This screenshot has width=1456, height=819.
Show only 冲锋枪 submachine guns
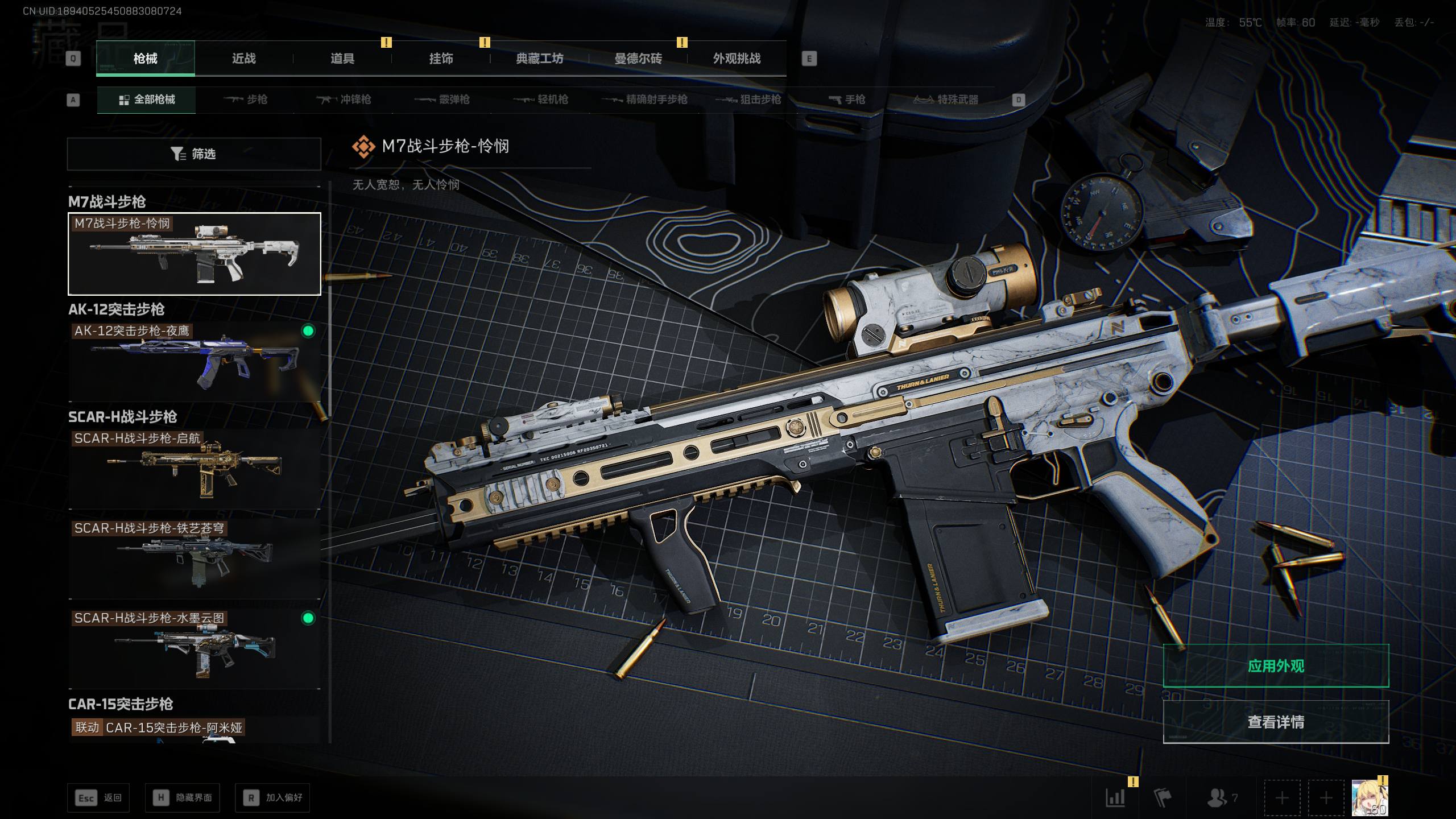point(344,100)
